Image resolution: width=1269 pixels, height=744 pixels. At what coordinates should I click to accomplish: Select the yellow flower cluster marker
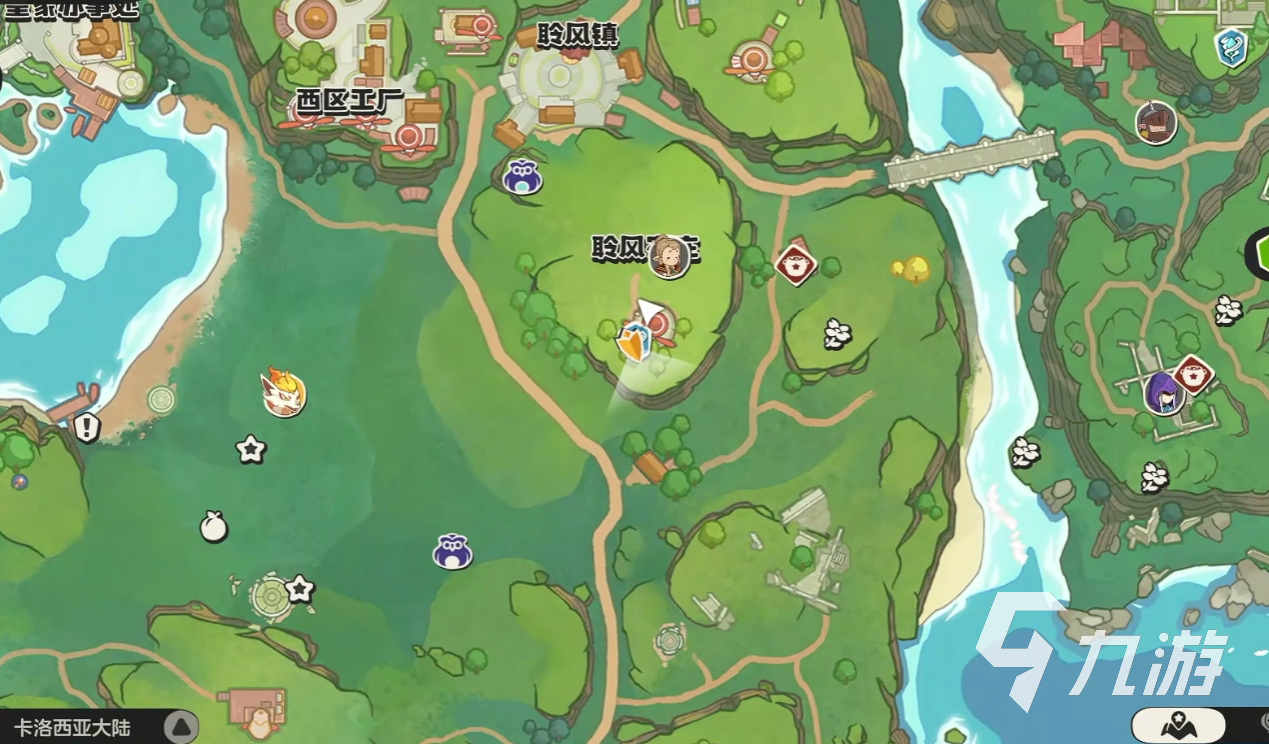click(x=912, y=268)
